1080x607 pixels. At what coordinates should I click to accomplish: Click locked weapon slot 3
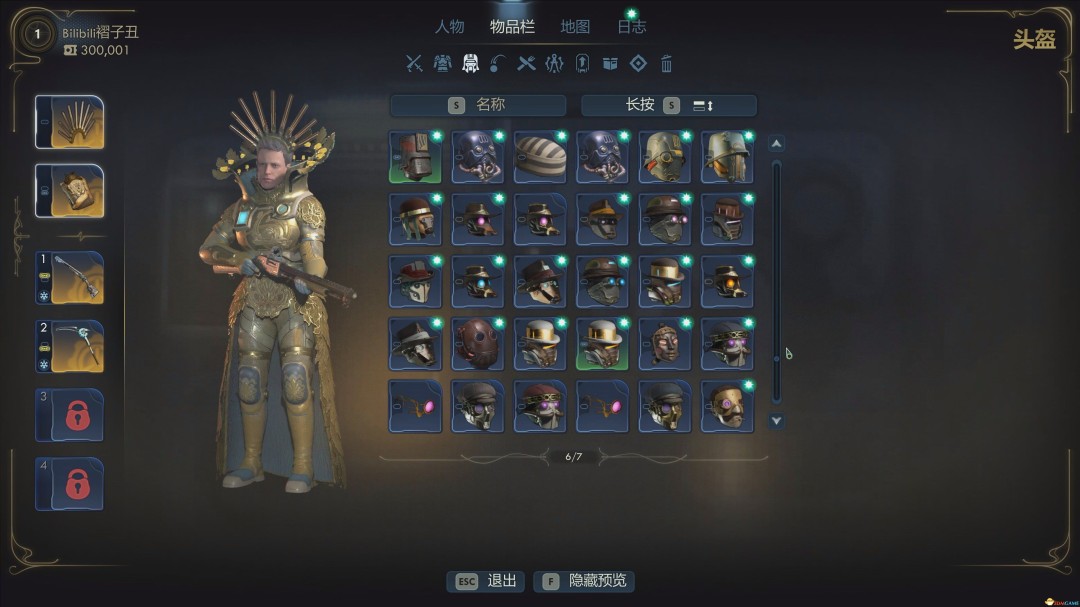(69, 414)
